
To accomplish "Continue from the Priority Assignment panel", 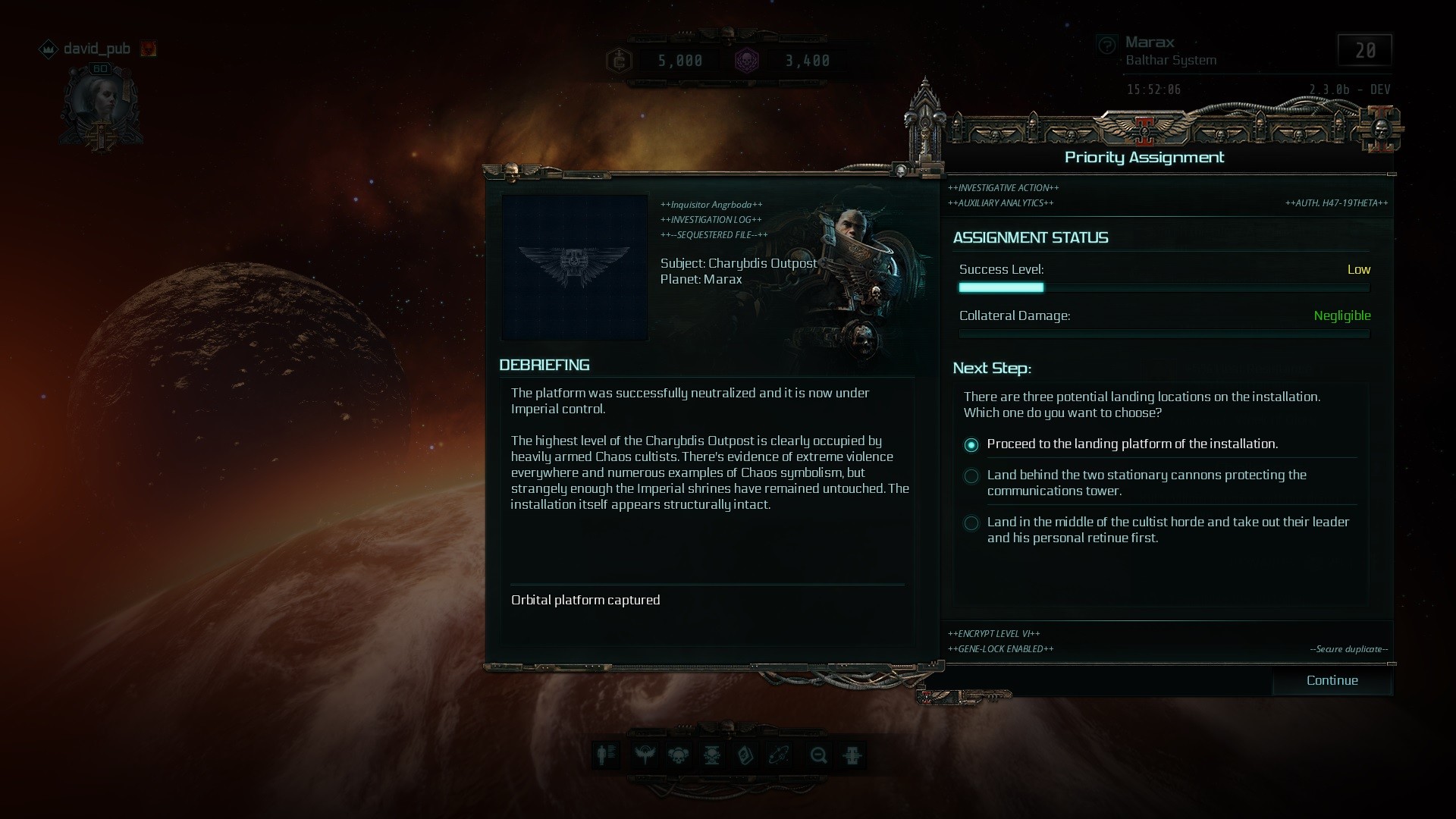I will [x=1332, y=680].
